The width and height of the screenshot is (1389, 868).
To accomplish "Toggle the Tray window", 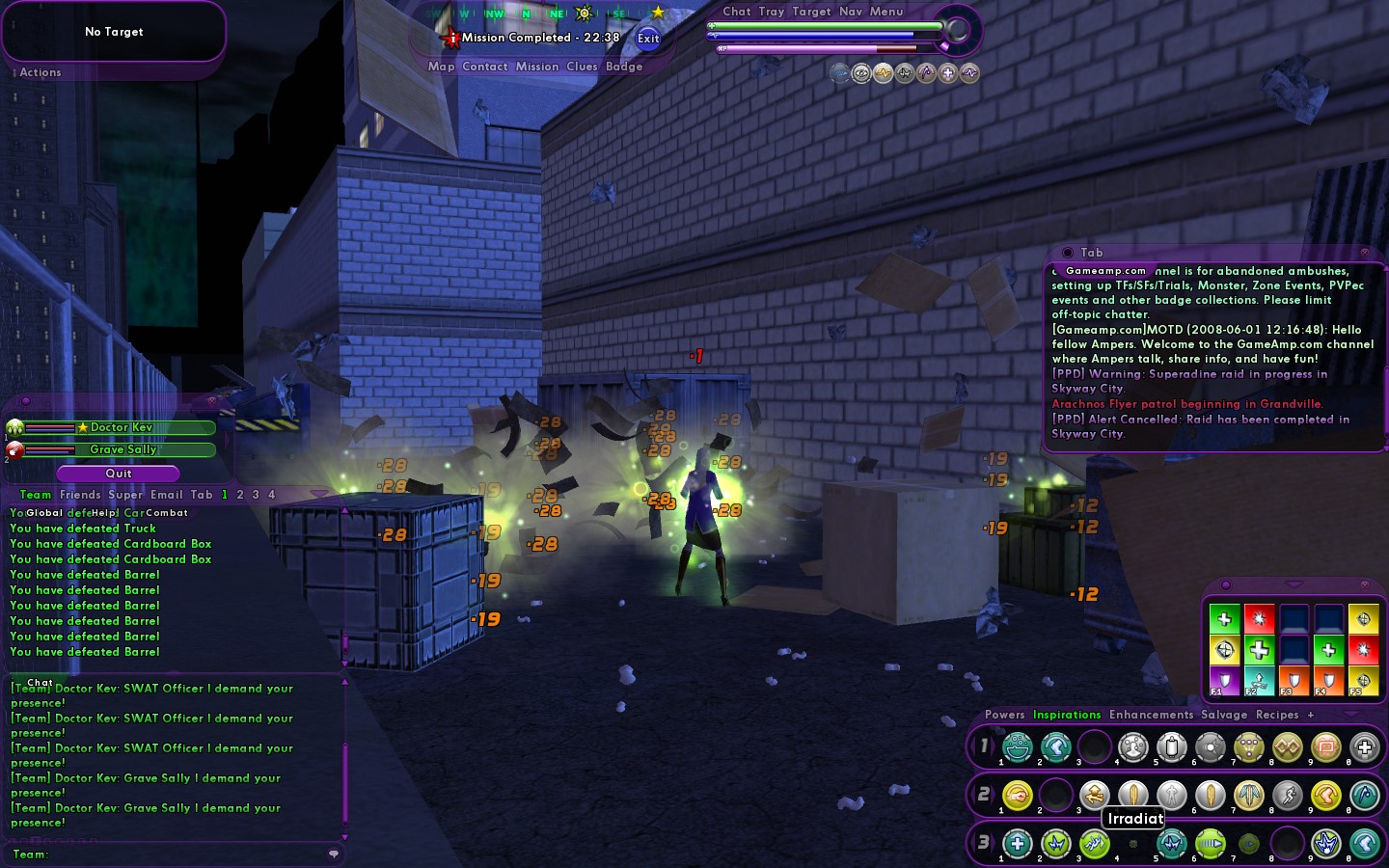I will coord(772,12).
